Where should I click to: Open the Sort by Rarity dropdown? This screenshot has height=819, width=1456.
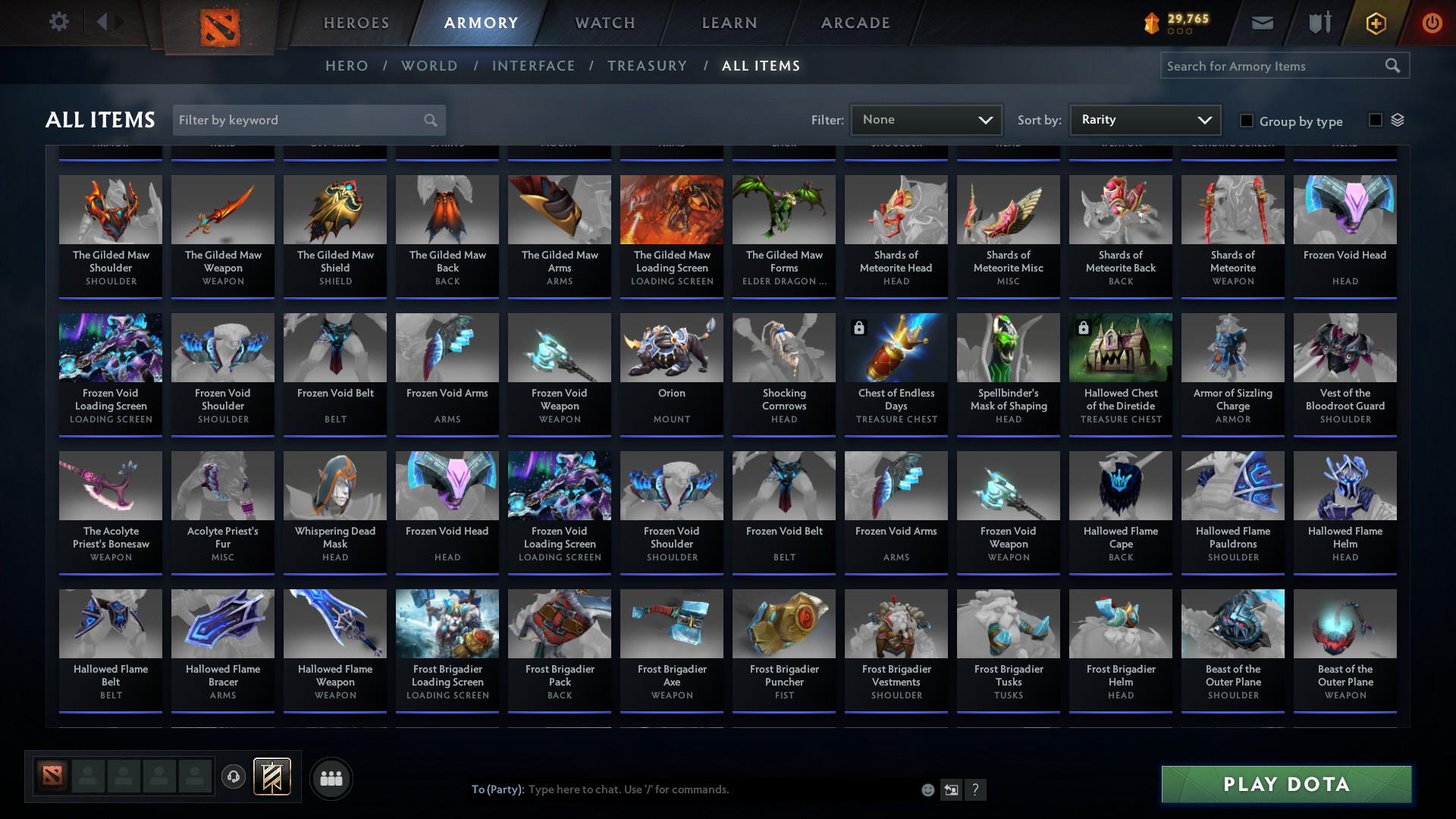[1144, 119]
